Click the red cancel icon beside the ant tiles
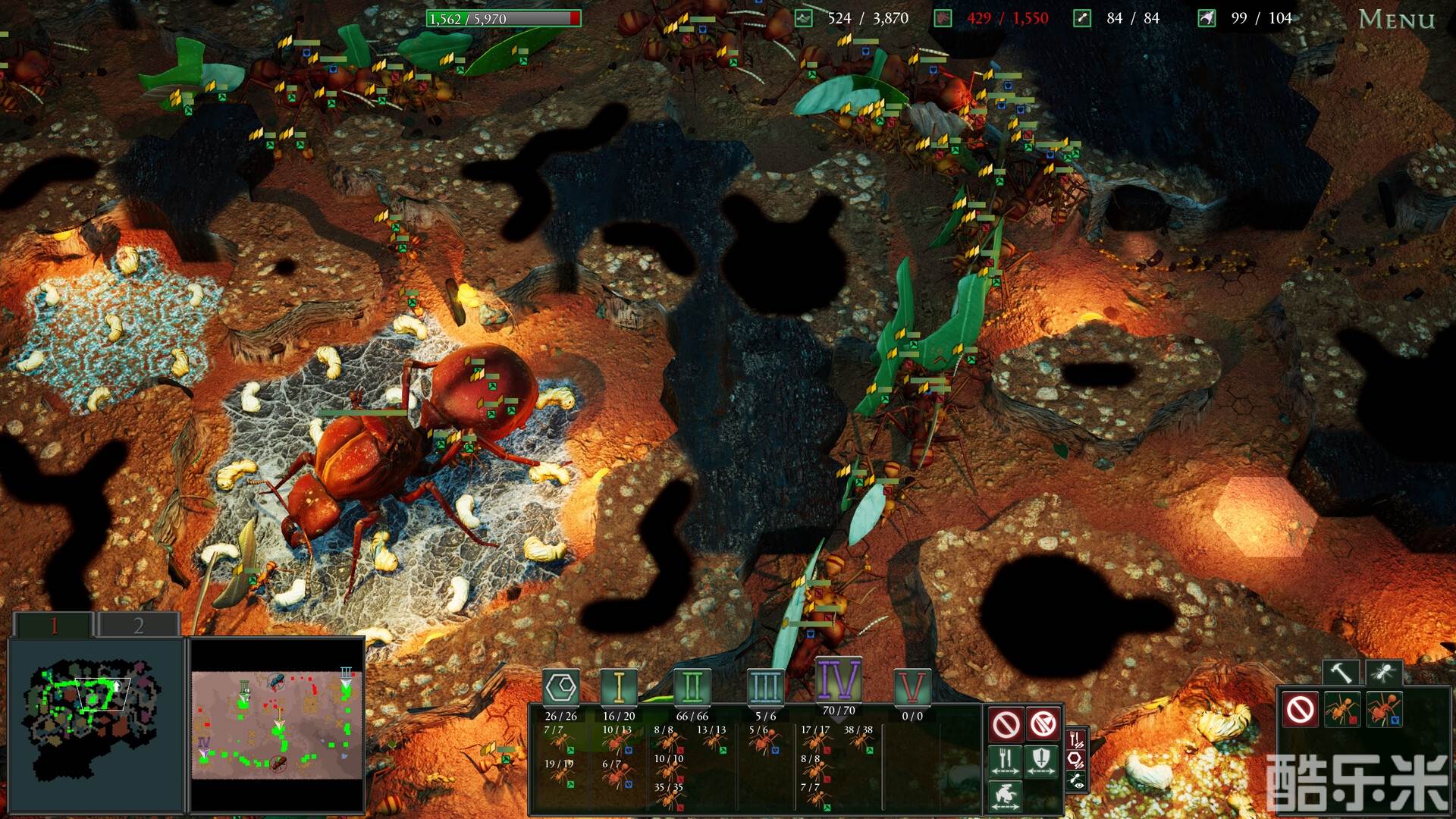The image size is (1456, 819). tap(1301, 710)
